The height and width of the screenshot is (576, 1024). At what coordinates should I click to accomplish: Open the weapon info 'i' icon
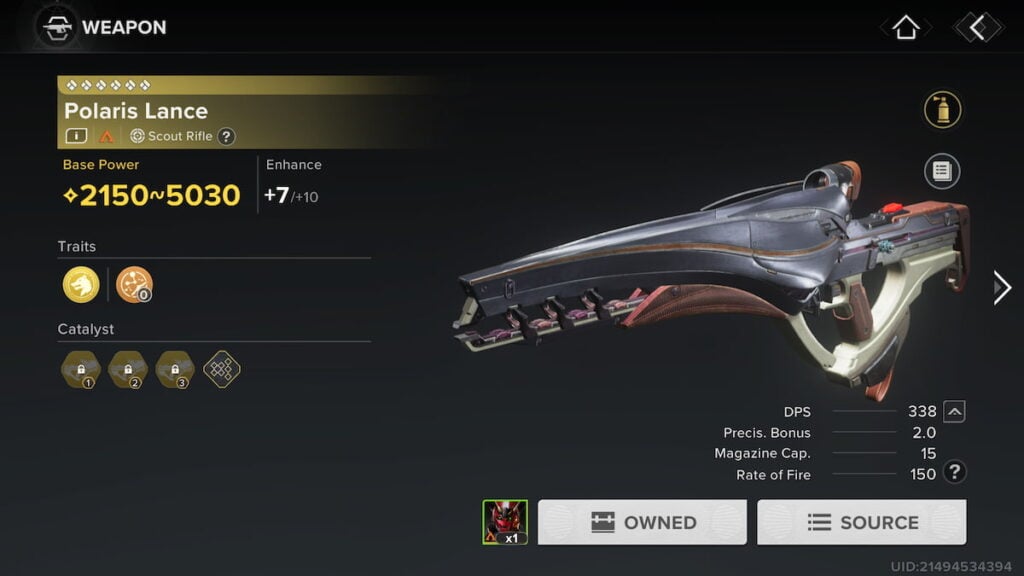pyautogui.click(x=77, y=136)
